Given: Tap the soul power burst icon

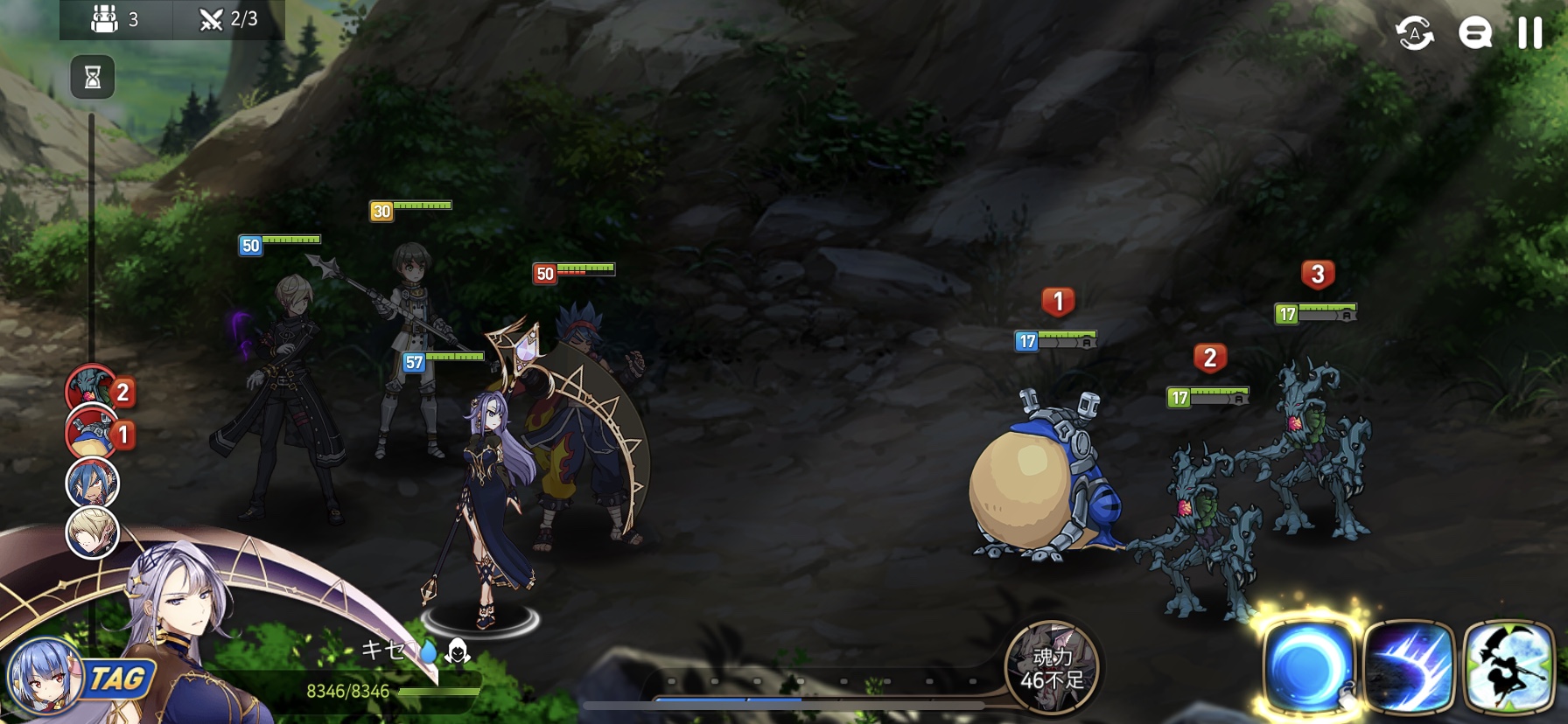Looking at the screenshot, I should point(1051,667).
